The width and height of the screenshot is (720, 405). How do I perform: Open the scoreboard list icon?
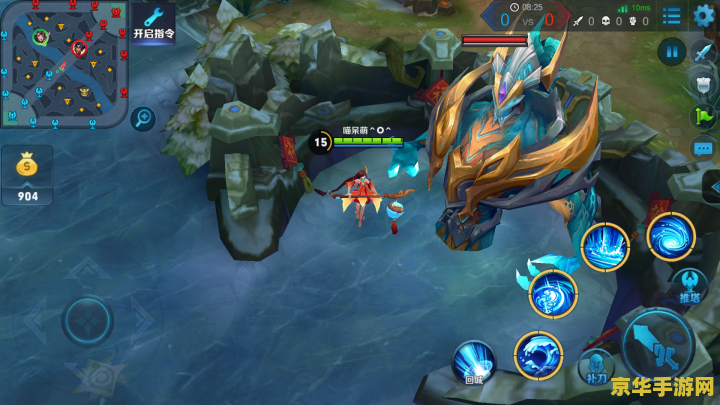pyautogui.click(x=670, y=15)
